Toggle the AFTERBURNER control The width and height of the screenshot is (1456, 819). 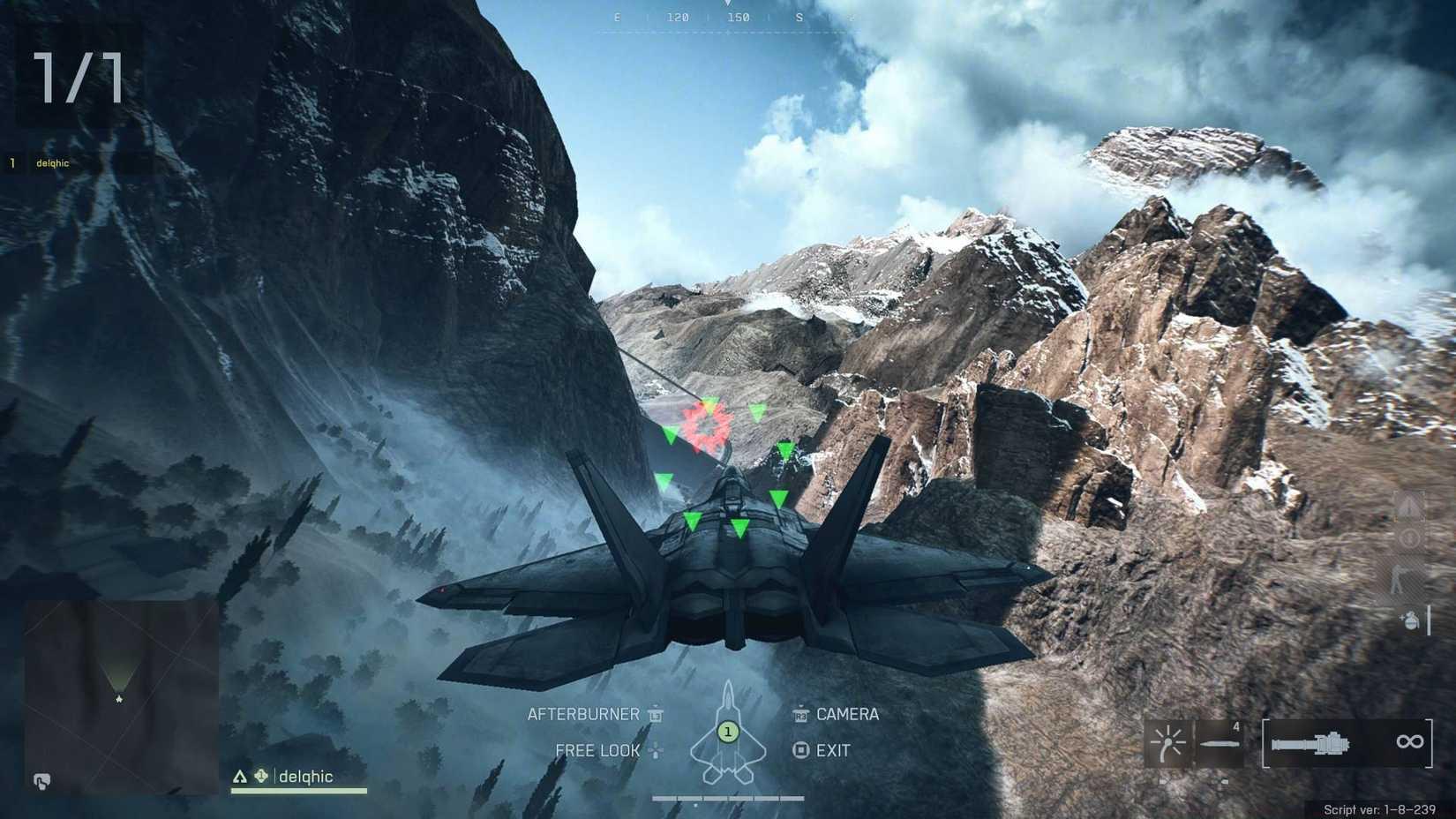[584, 715]
